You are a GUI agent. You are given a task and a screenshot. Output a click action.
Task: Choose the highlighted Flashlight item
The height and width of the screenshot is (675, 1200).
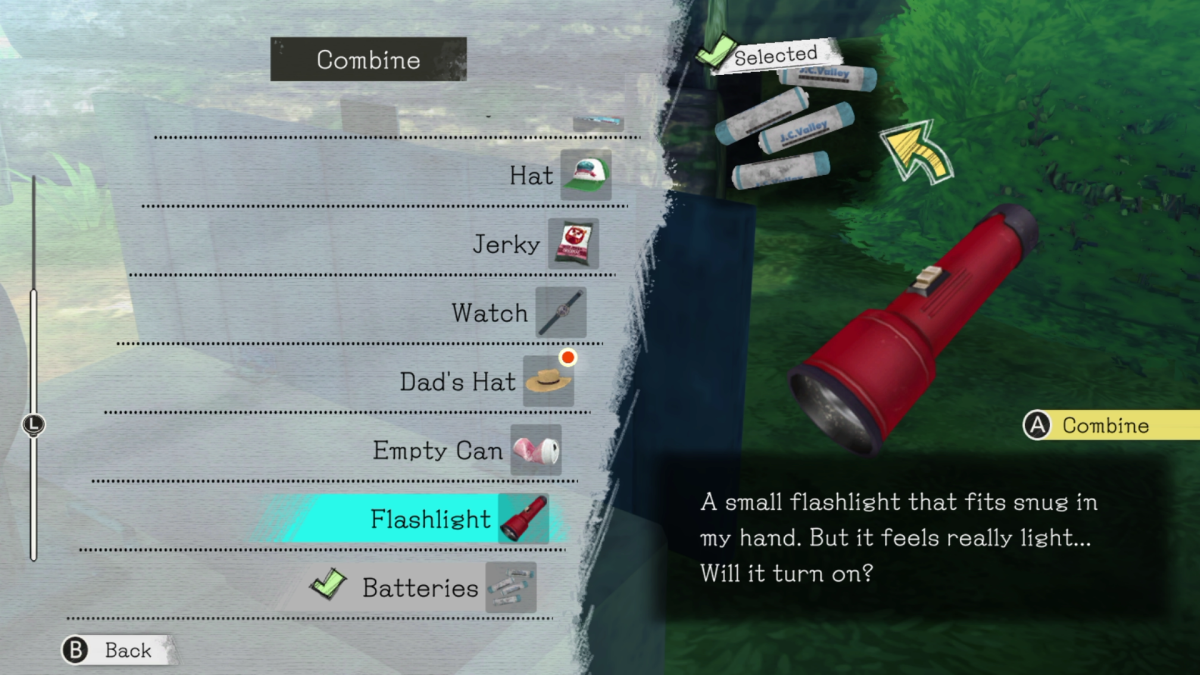457,520
